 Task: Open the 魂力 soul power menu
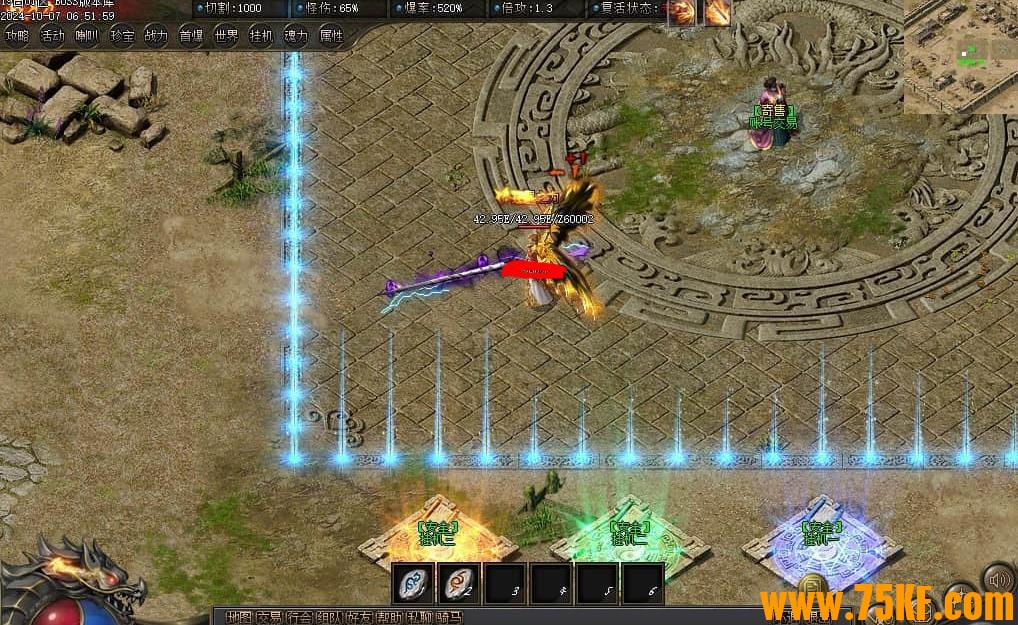(296, 36)
